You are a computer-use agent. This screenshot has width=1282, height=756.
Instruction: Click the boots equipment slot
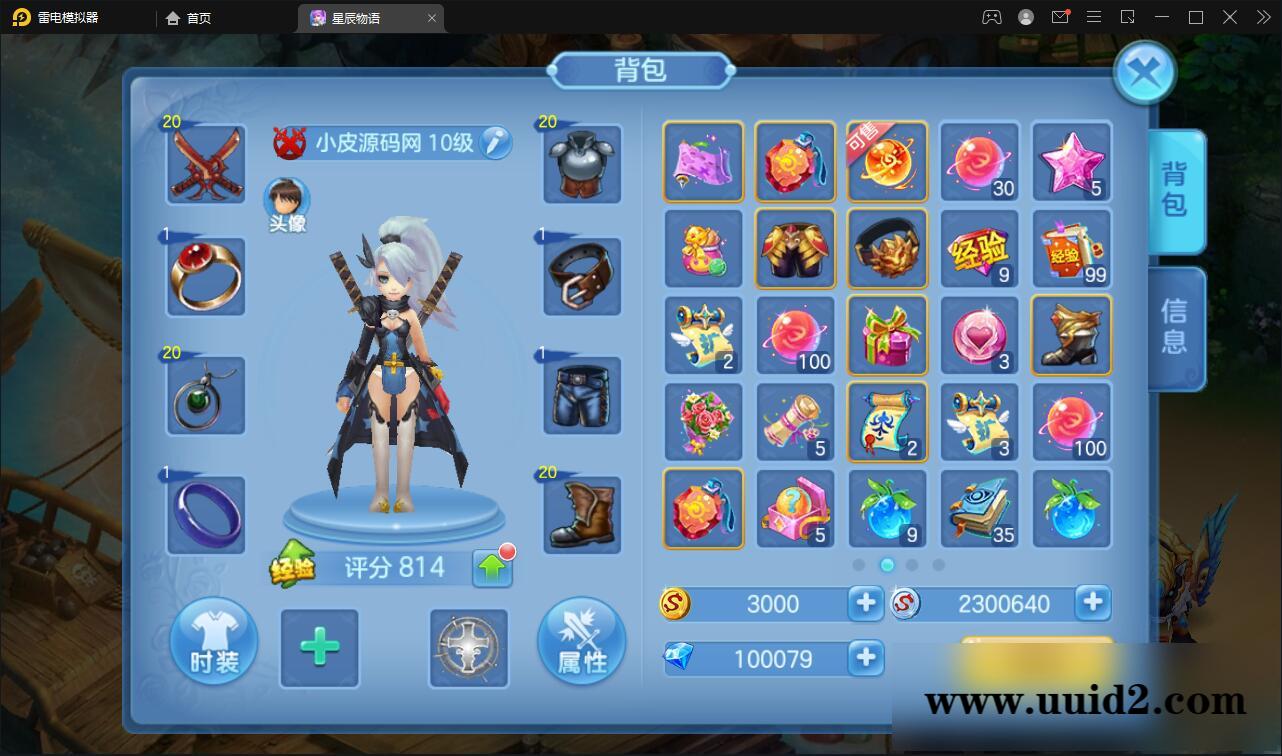(x=580, y=513)
